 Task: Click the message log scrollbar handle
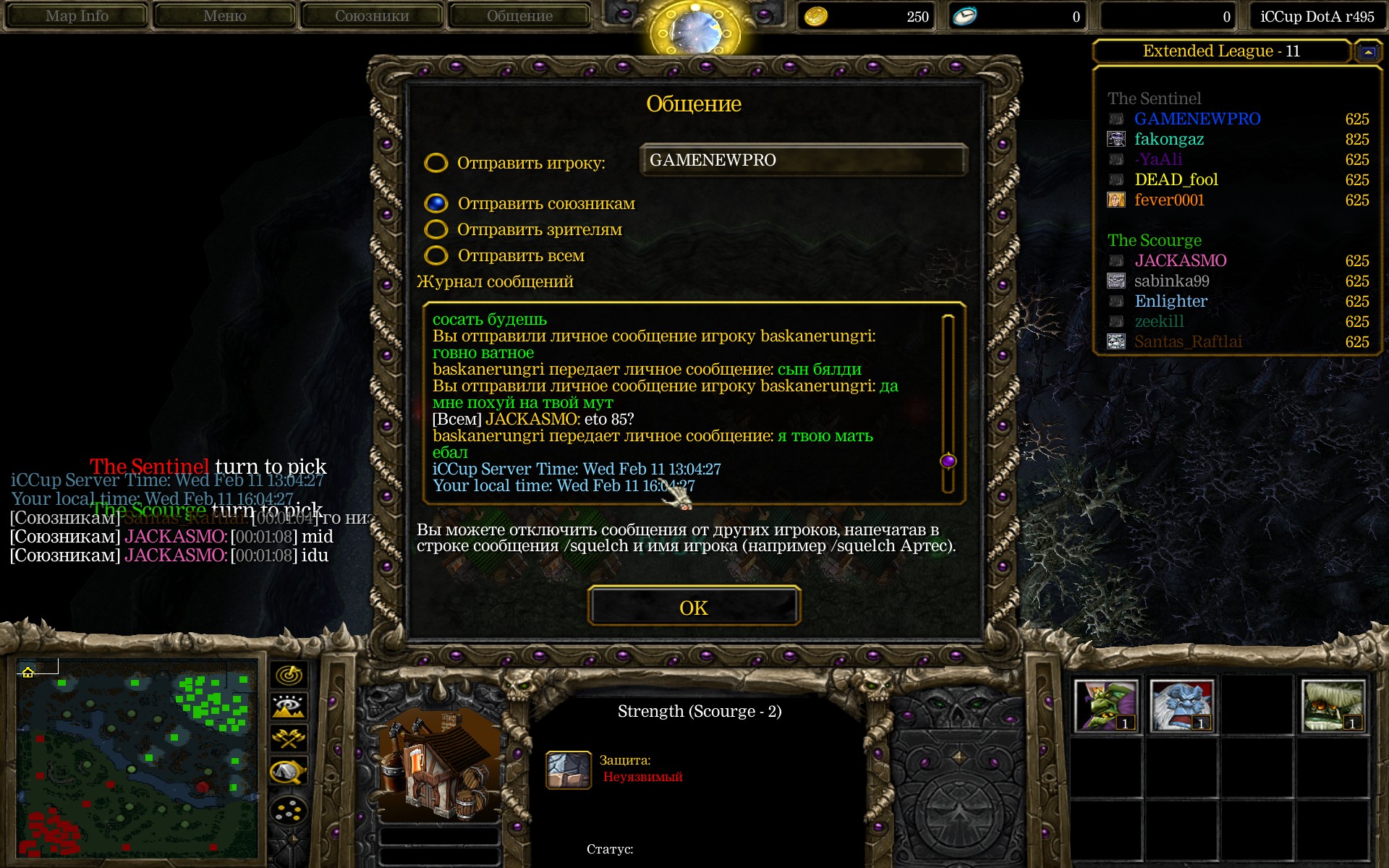[948, 461]
